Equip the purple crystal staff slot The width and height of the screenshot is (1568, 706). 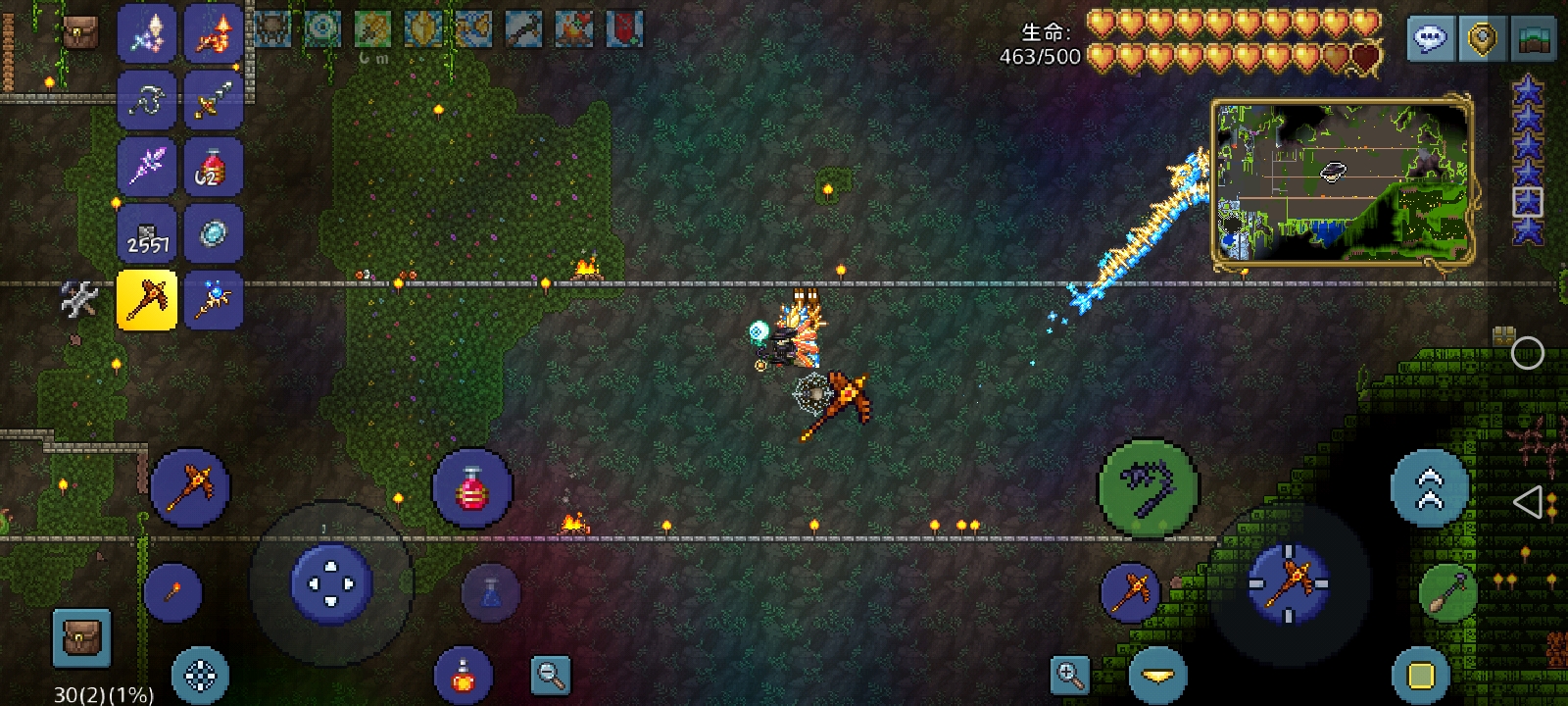tap(147, 166)
